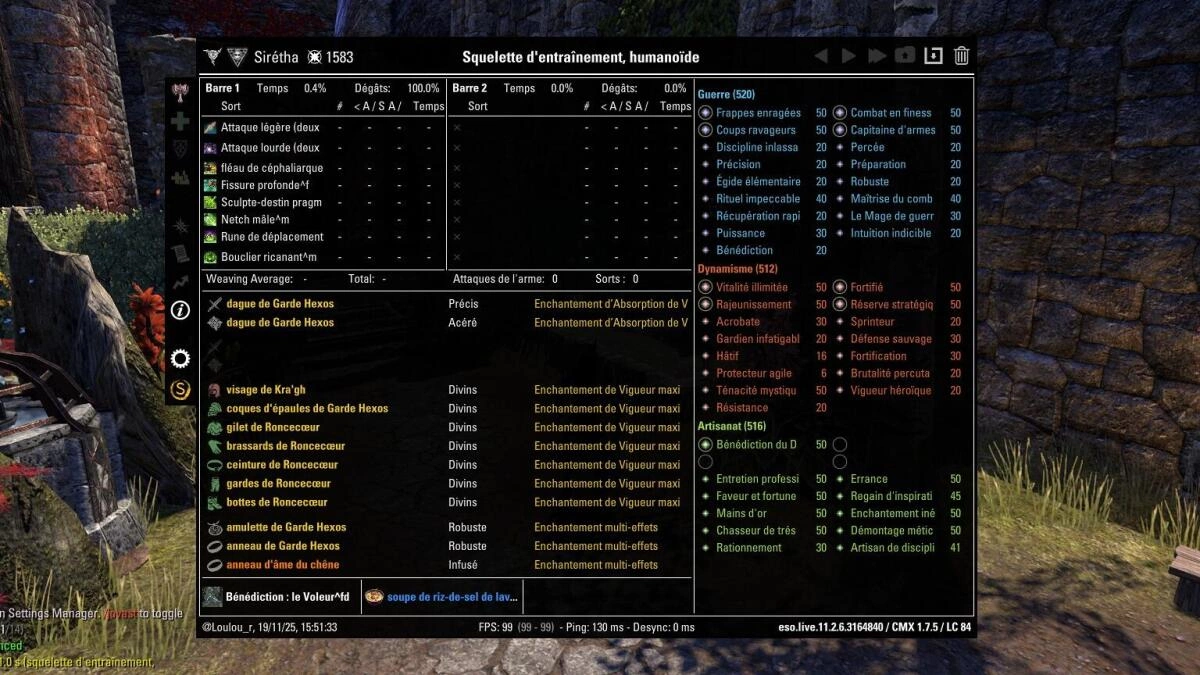Open the info tab with the i icon
The width and height of the screenshot is (1200, 675).
pyautogui.click(x=180, y=310)
